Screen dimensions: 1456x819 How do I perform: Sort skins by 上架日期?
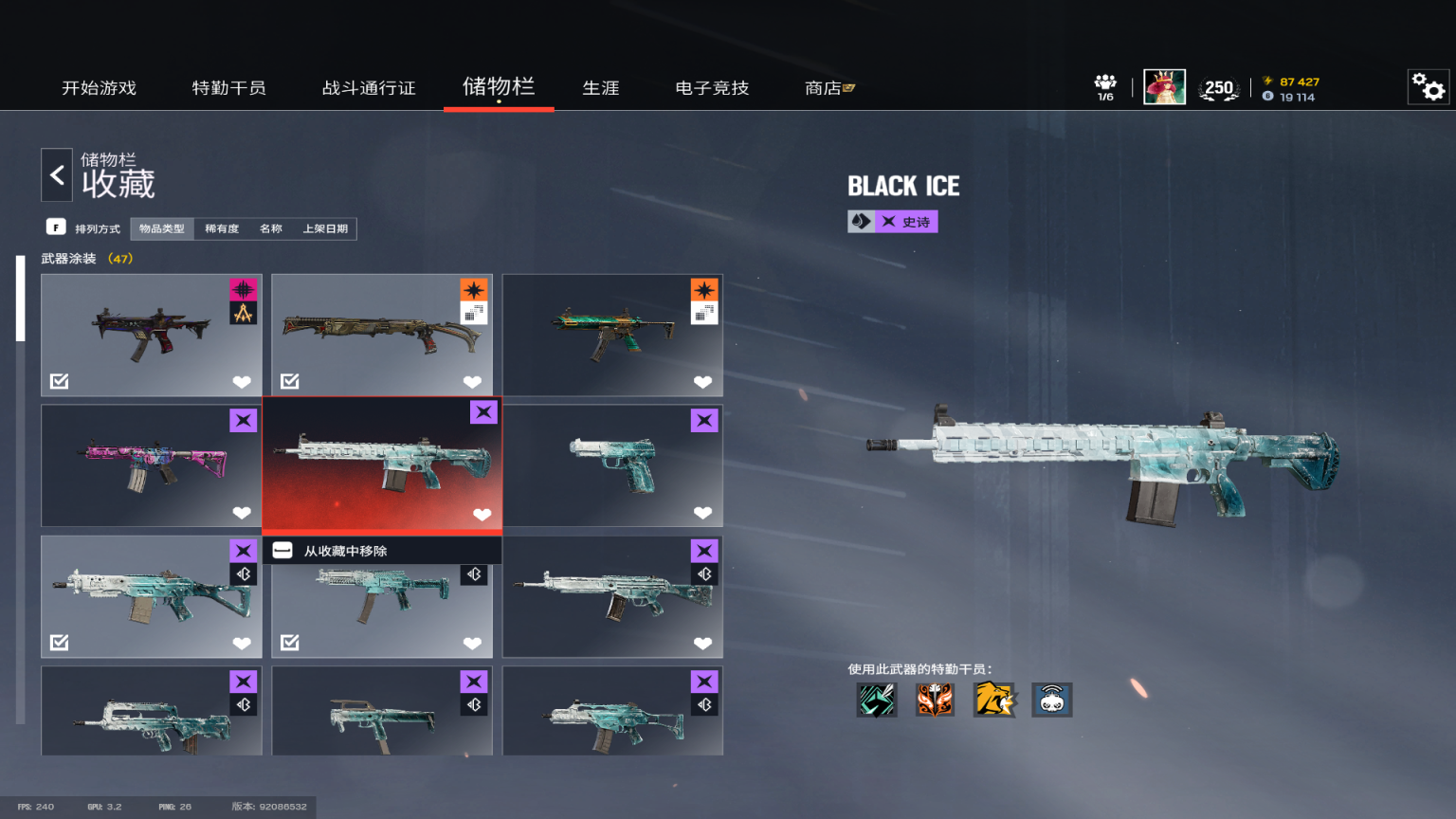click(x=325, y=228)
